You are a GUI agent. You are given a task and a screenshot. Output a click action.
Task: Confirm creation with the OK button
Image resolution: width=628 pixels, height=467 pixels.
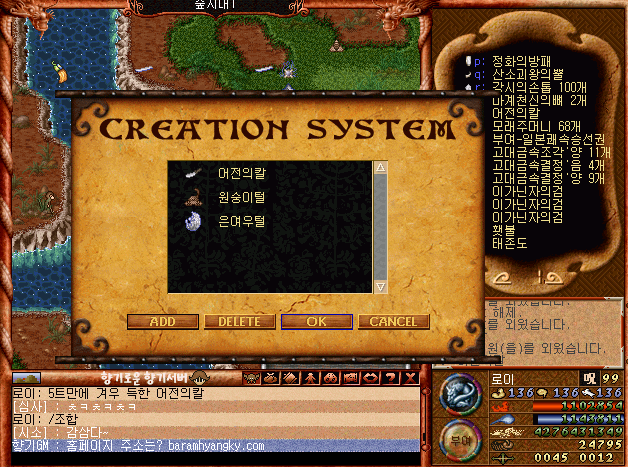pyautogui.click(x=316, y=322)
